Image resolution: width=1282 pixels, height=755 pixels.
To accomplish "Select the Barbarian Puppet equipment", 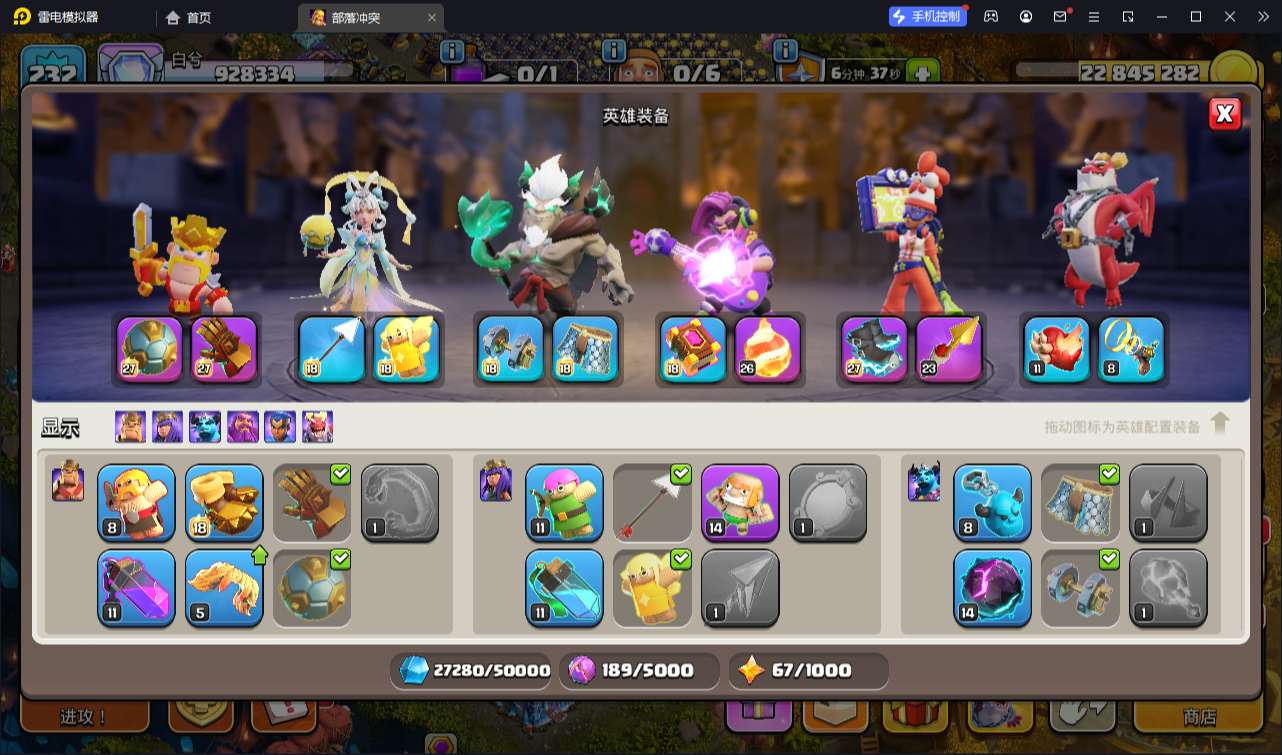I will tap(136, 503).
